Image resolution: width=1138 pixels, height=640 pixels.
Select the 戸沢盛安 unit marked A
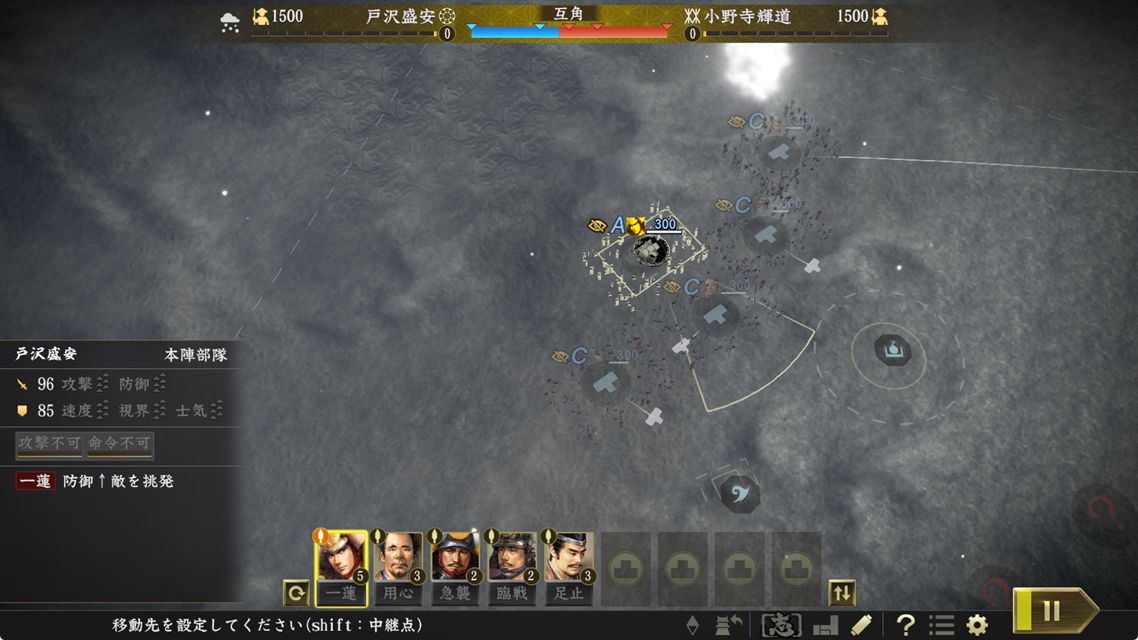click(x=651, y=250)
